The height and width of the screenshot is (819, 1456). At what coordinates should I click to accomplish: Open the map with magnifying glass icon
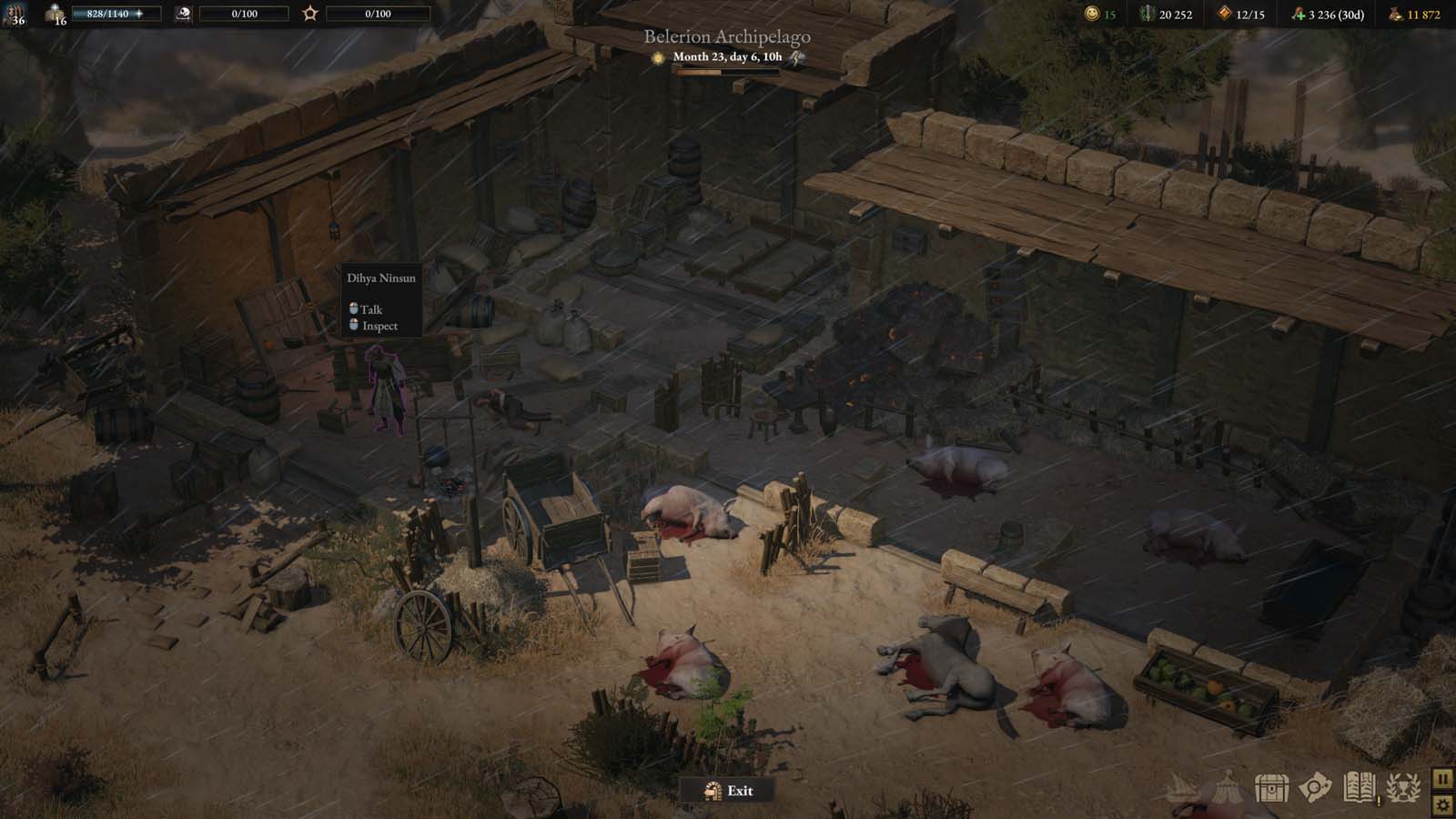(1315, 788)
